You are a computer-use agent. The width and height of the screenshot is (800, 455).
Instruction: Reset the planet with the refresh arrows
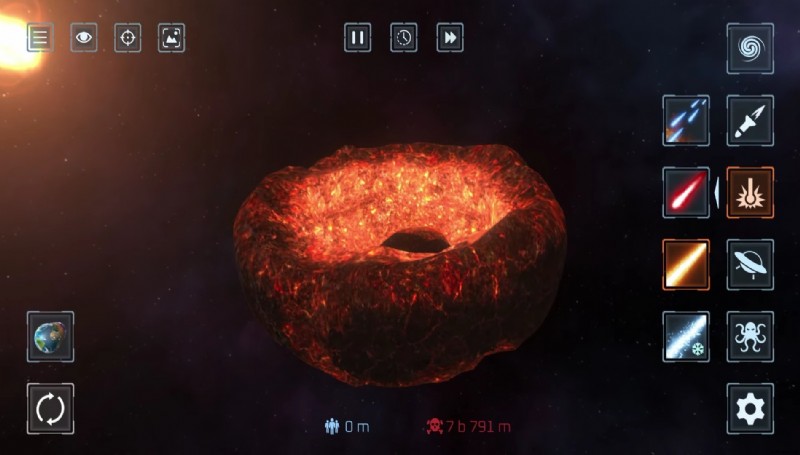coord(50,408)
